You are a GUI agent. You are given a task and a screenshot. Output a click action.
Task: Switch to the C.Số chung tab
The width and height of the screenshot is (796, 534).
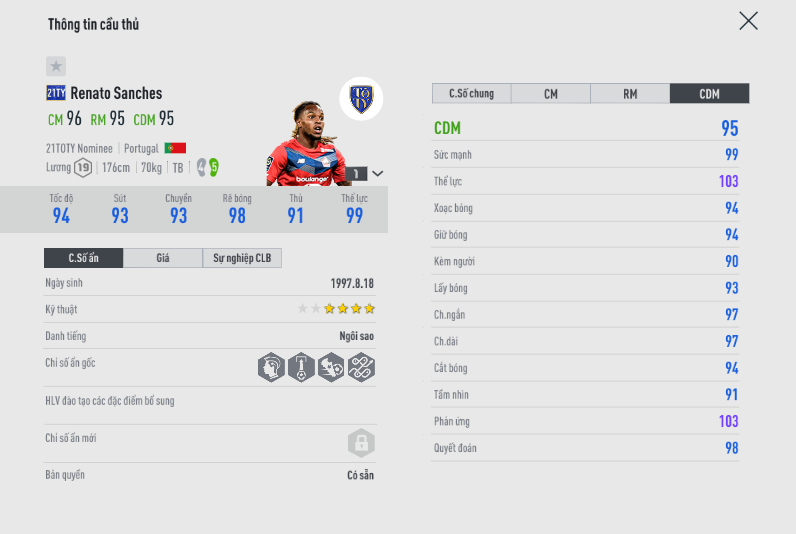[471, 94]
